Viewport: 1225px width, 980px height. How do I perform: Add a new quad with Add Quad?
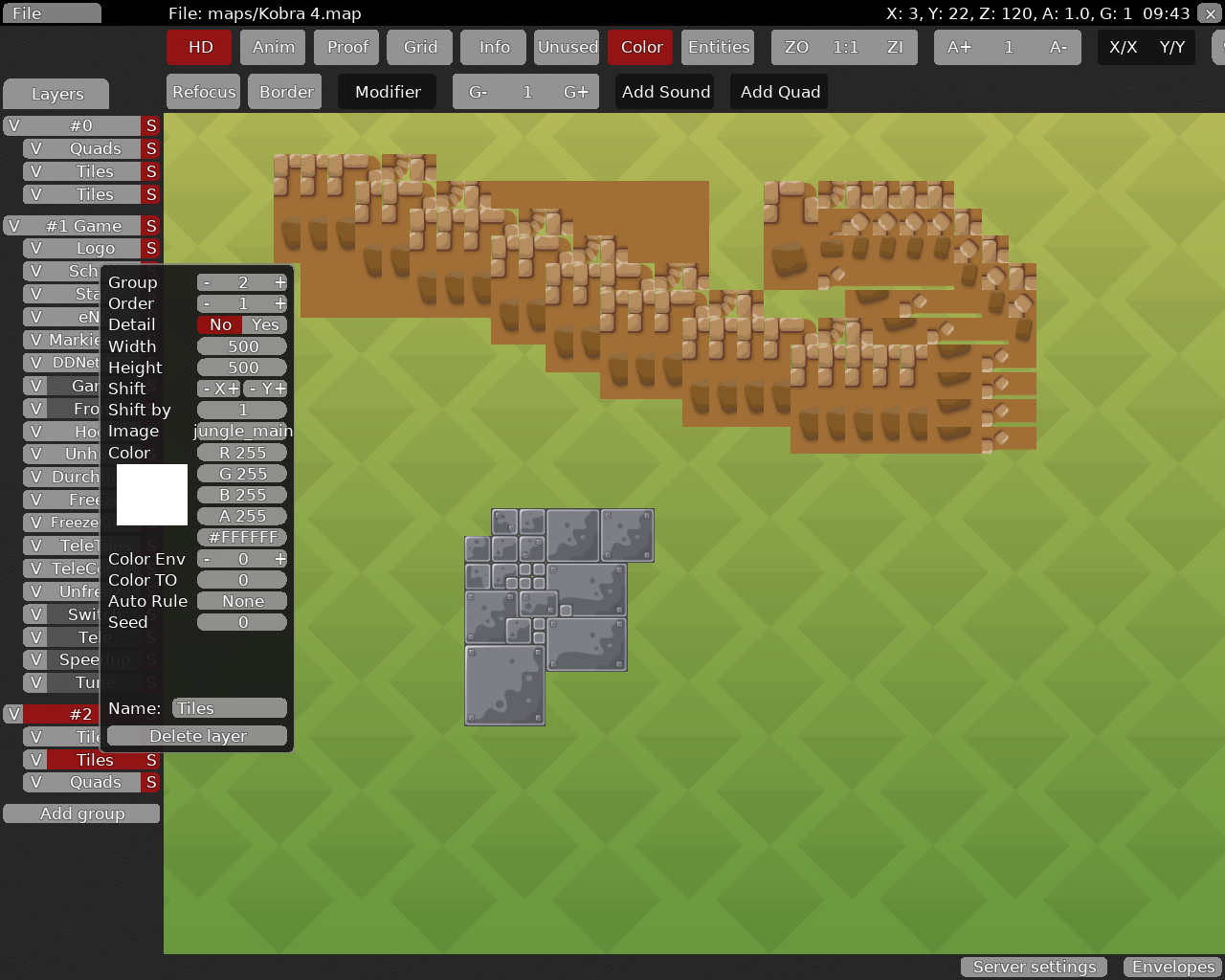click(778, 91)
